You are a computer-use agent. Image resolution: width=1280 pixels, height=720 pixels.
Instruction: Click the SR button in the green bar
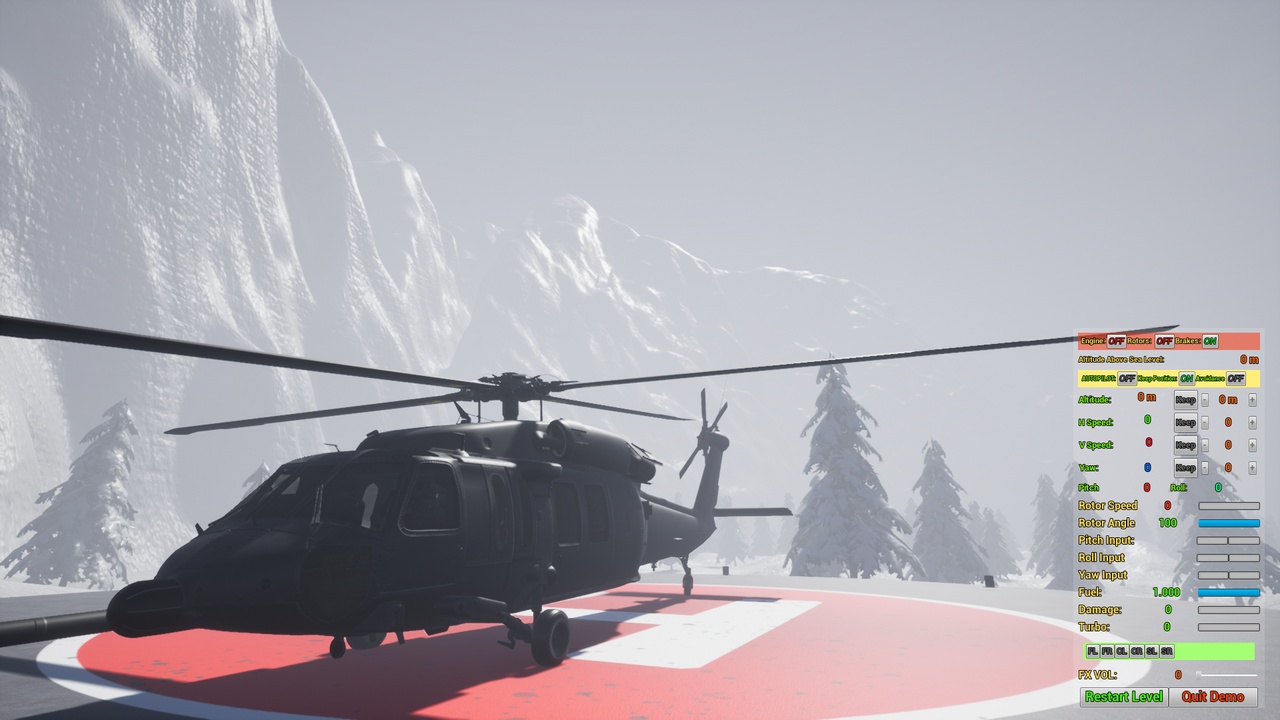pyautogui.click(x=1167, y=651)
